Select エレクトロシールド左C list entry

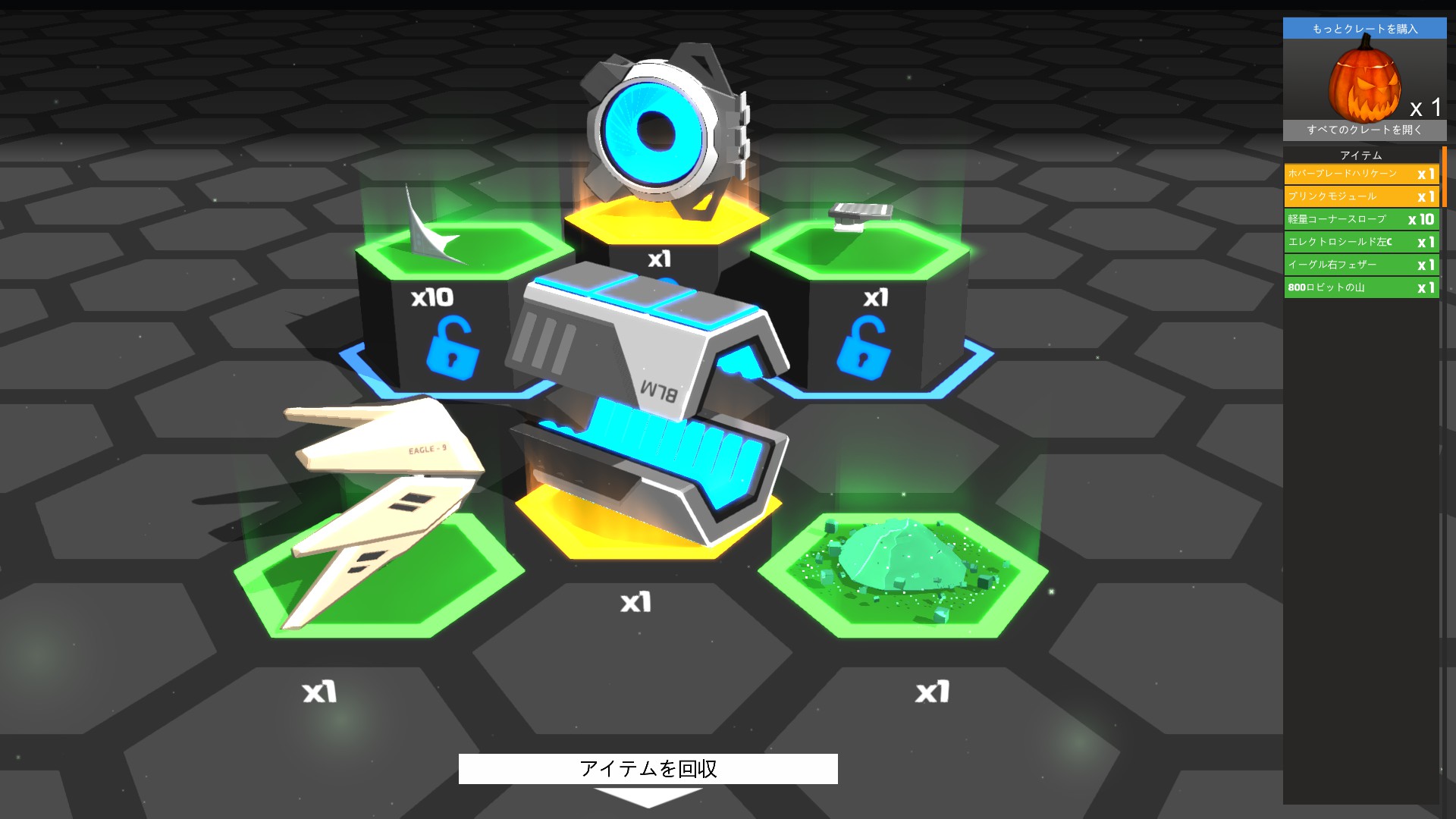(1360, 242)
